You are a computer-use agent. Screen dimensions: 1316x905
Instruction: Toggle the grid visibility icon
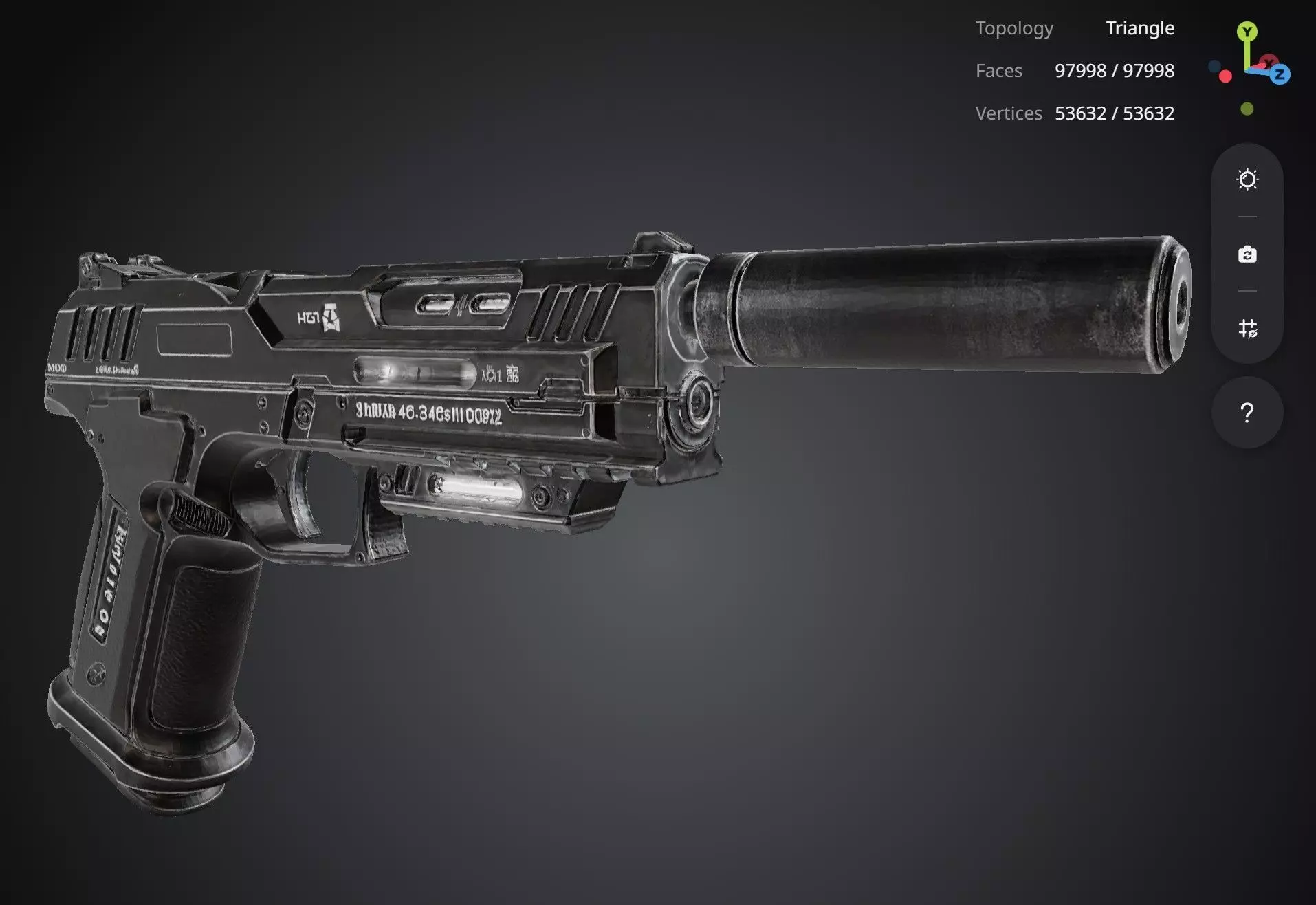(1247, 329)
